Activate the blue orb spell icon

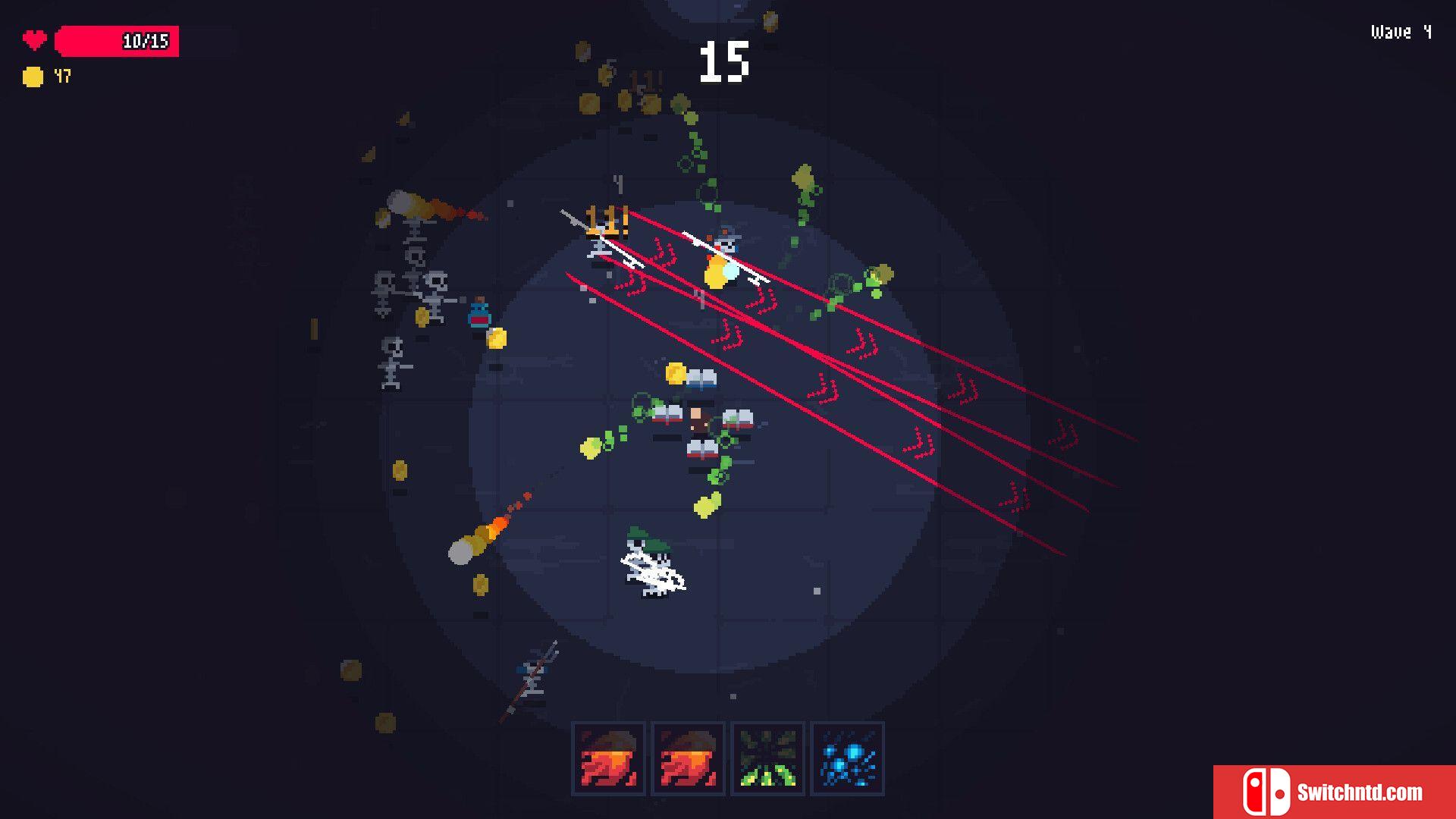(847, 758)
